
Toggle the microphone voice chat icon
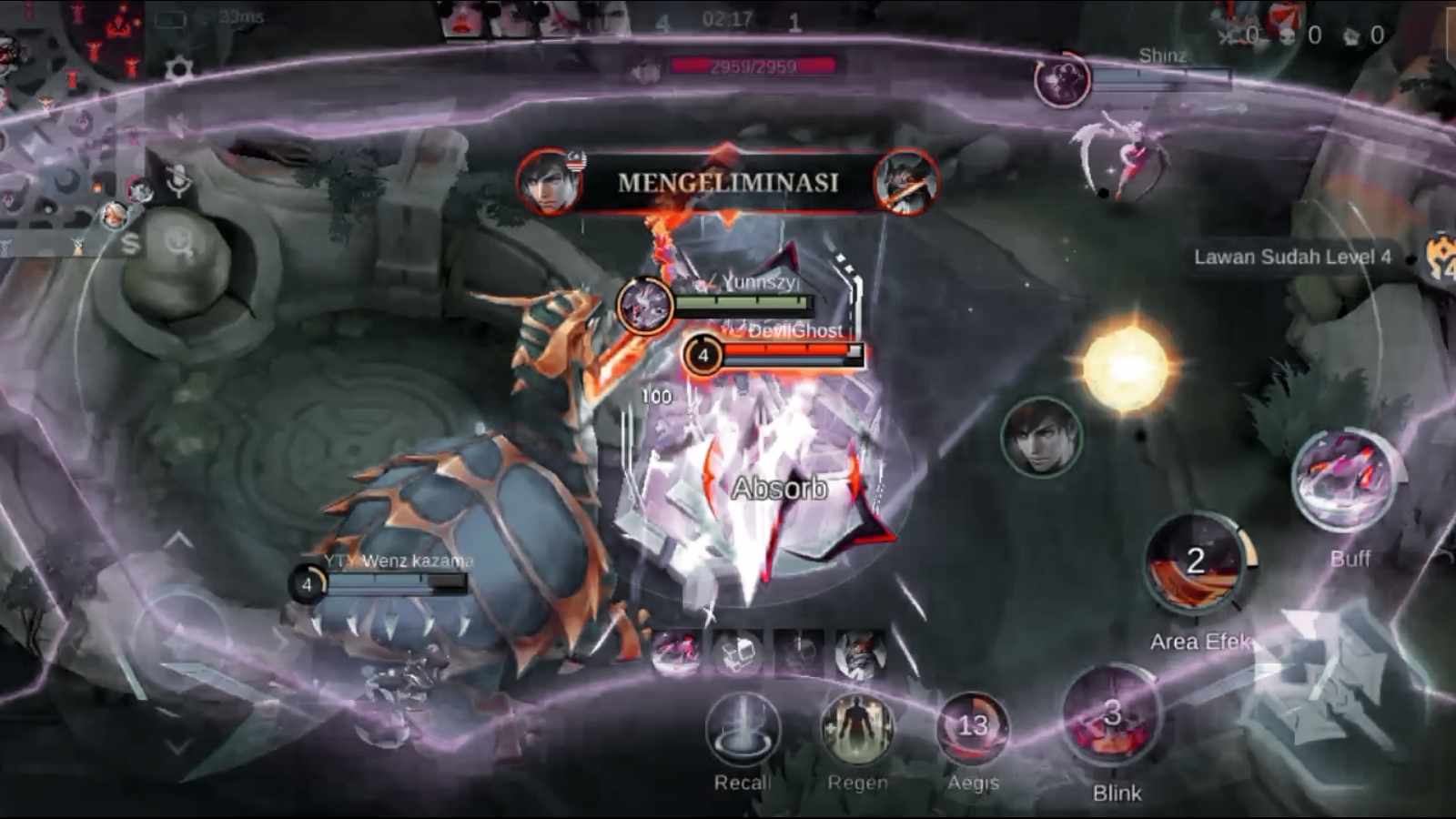click(178, 181)
